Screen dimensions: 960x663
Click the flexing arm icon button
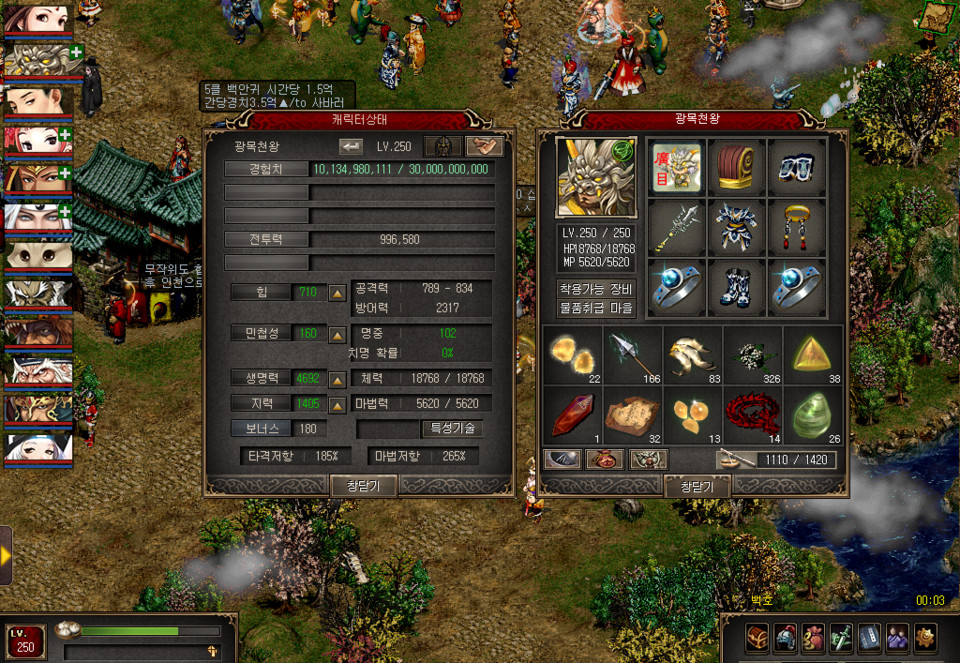(x=484, y=146)
